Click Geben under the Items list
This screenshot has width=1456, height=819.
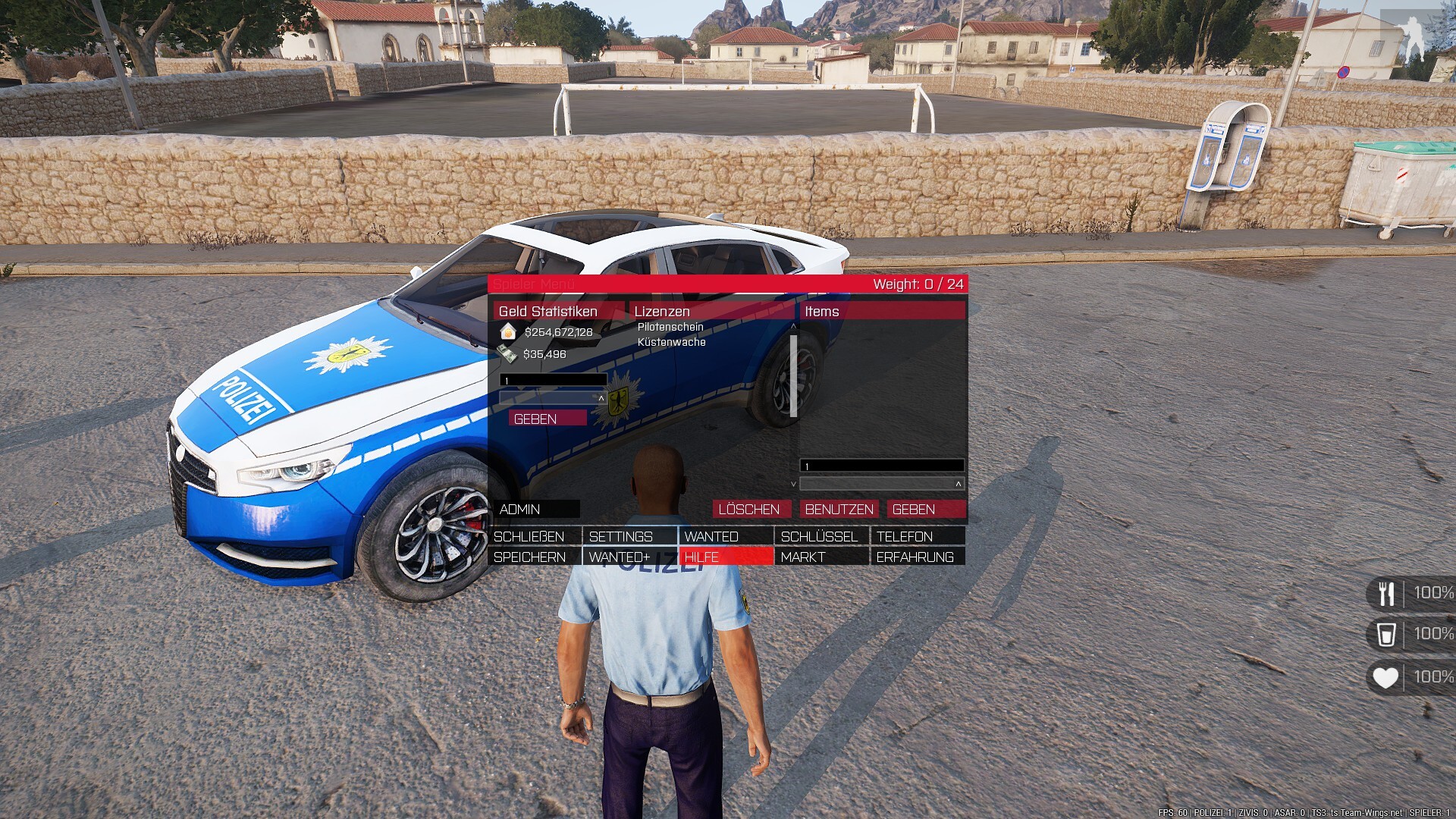pyautogui.click(x=926, y=509)
